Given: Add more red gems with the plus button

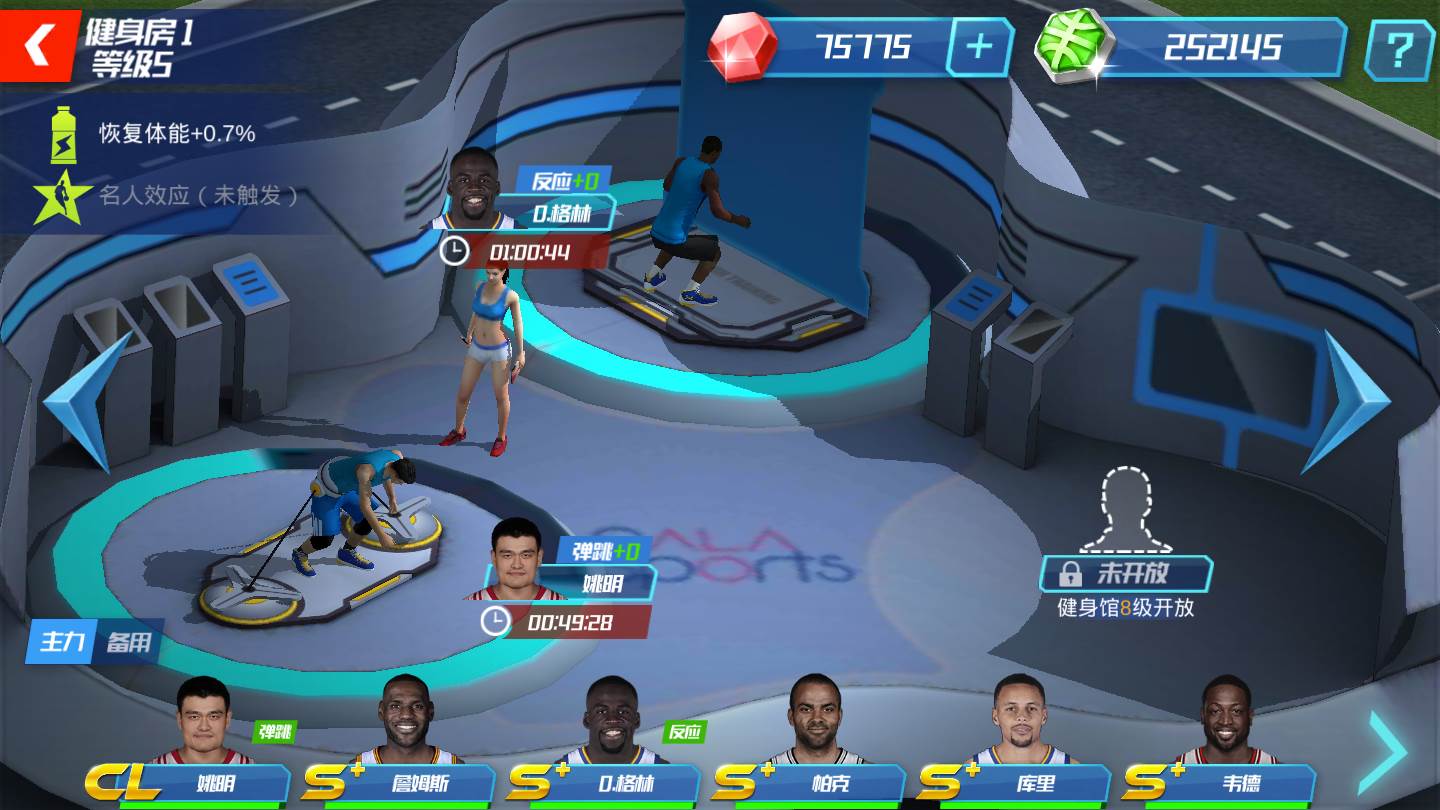Looking at the screenshot, I should click(979, 47).
